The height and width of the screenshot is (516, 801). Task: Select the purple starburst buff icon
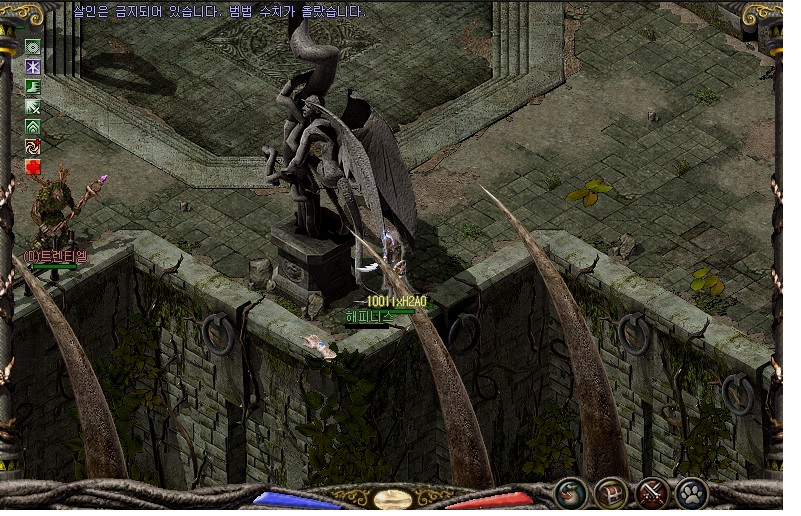[33, 66]
